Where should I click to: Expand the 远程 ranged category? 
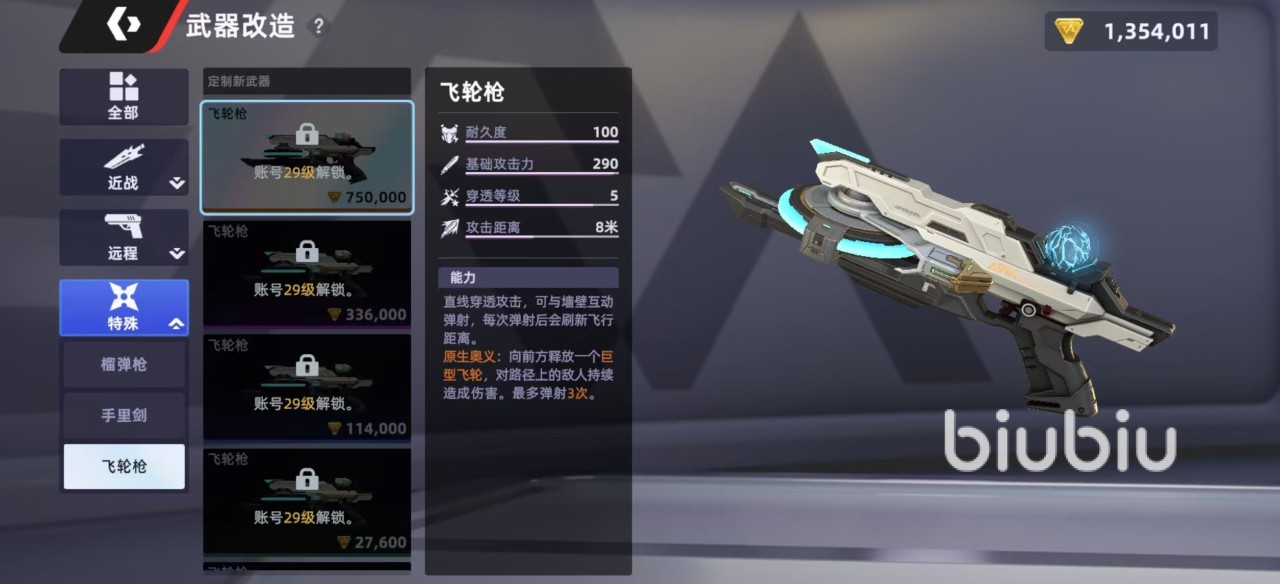pos(123,237)
